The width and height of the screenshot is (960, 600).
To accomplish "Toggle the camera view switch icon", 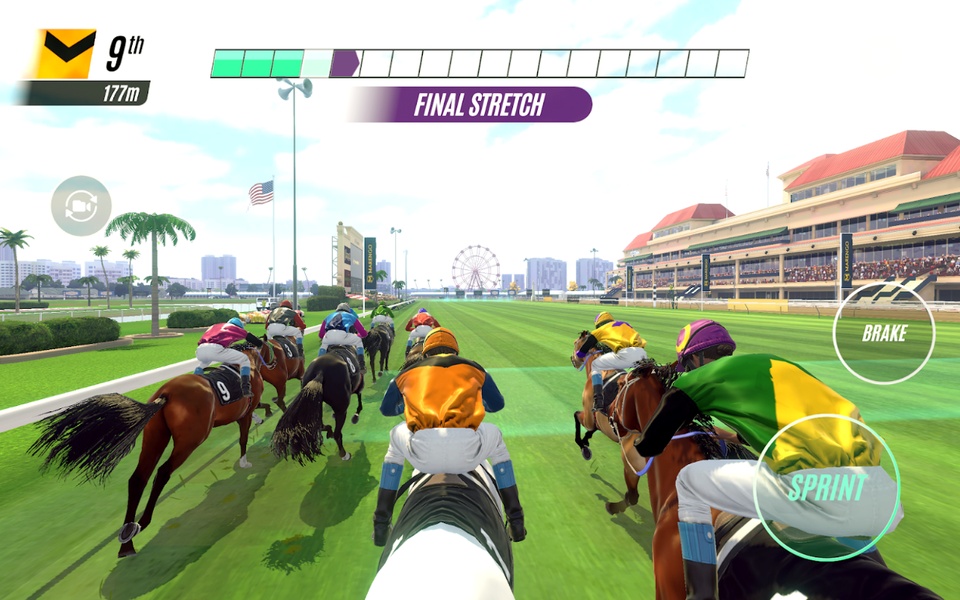I will (x=81, y=206).
